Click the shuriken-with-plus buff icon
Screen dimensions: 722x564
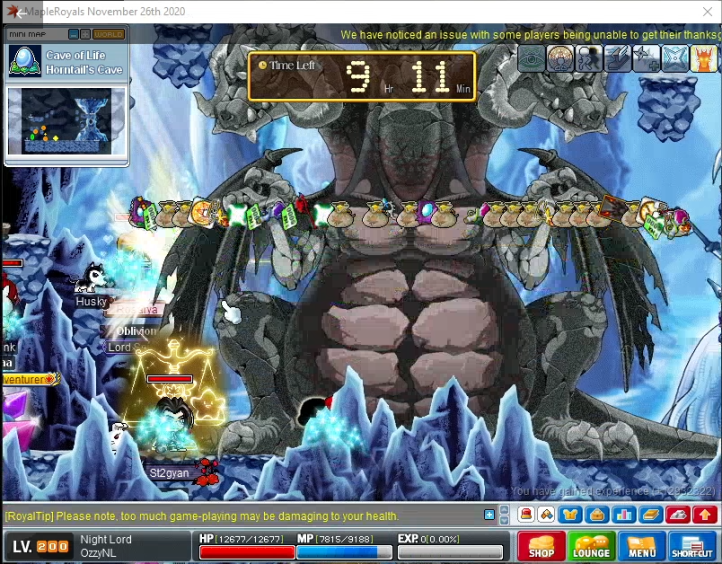647,58
